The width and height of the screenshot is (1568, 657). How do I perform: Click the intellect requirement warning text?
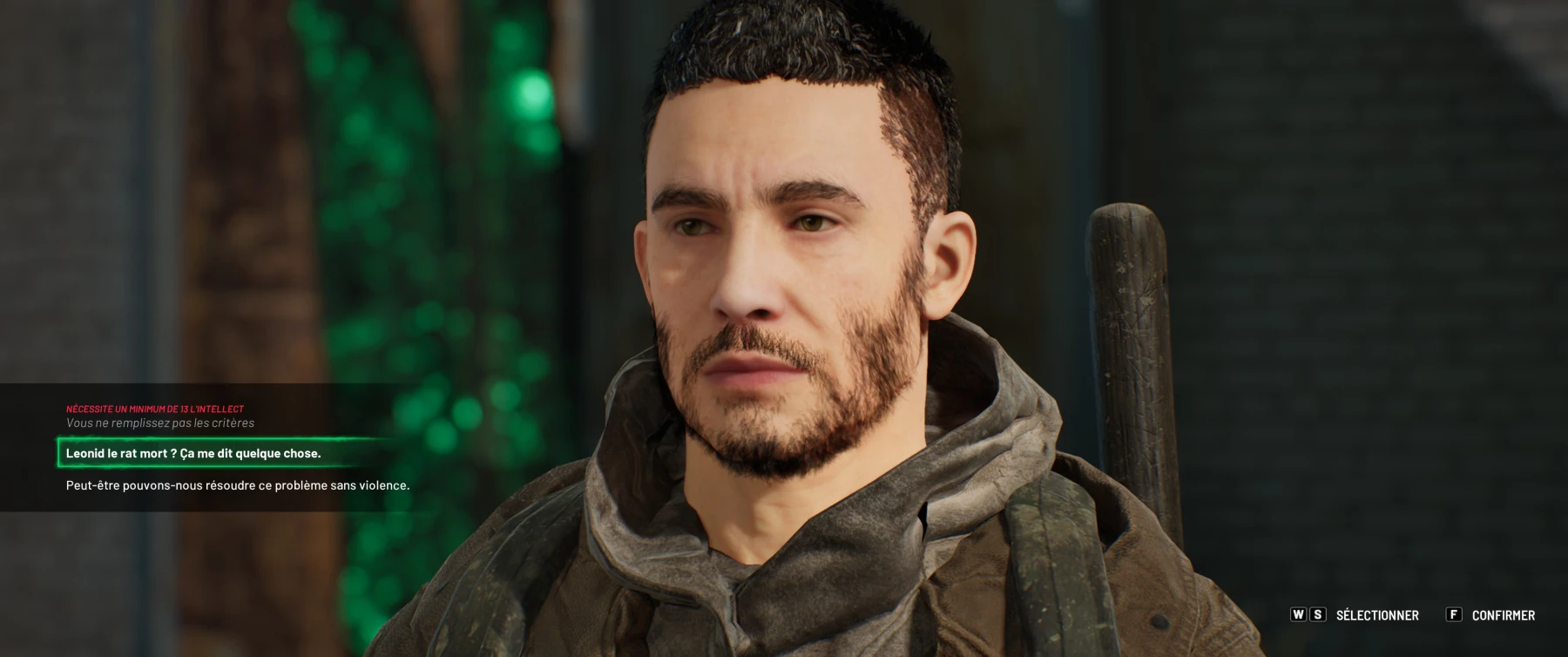click(x=155, y=407)
